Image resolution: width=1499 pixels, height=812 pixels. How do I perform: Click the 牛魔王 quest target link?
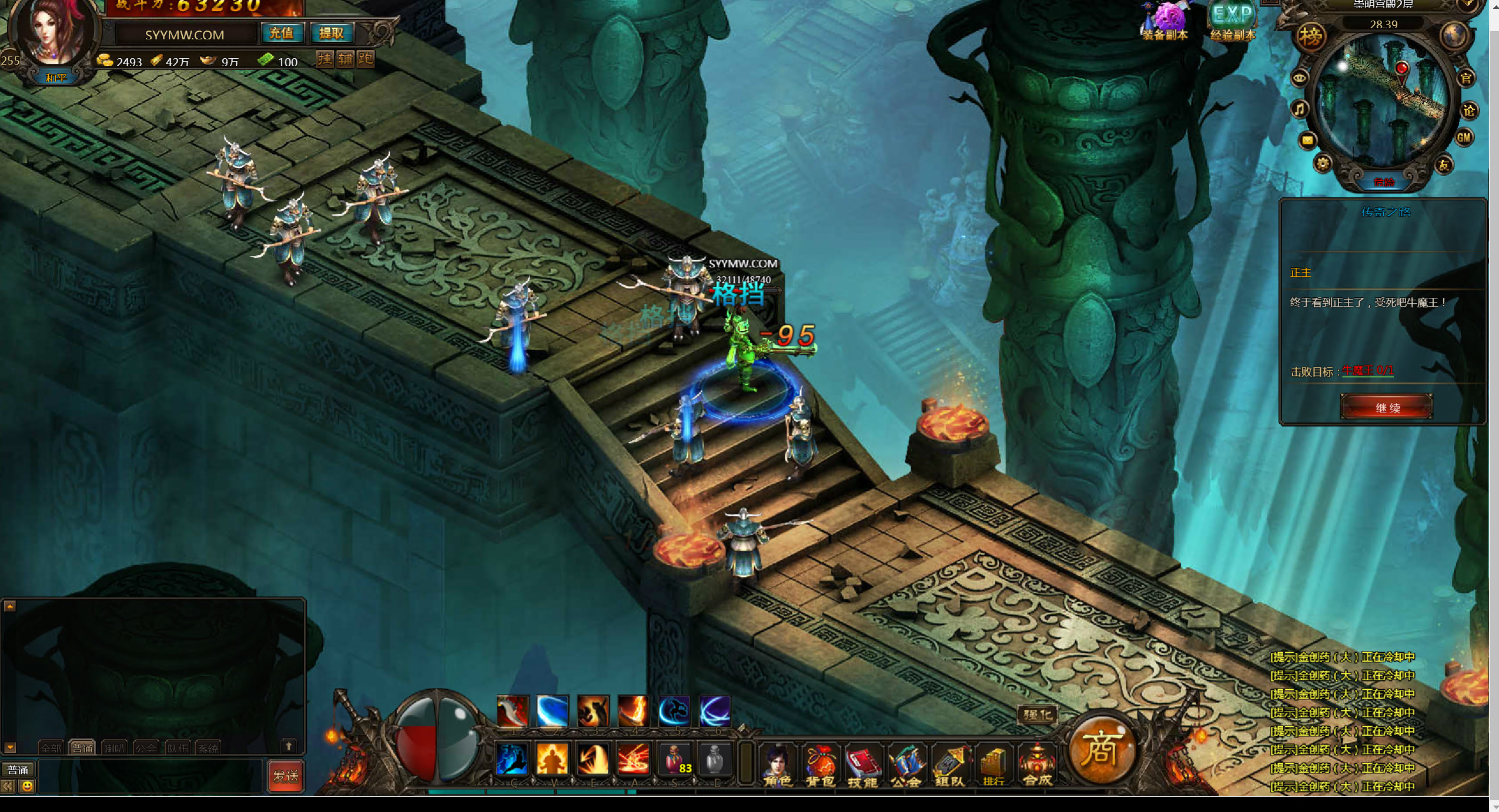click(1367, 371)
